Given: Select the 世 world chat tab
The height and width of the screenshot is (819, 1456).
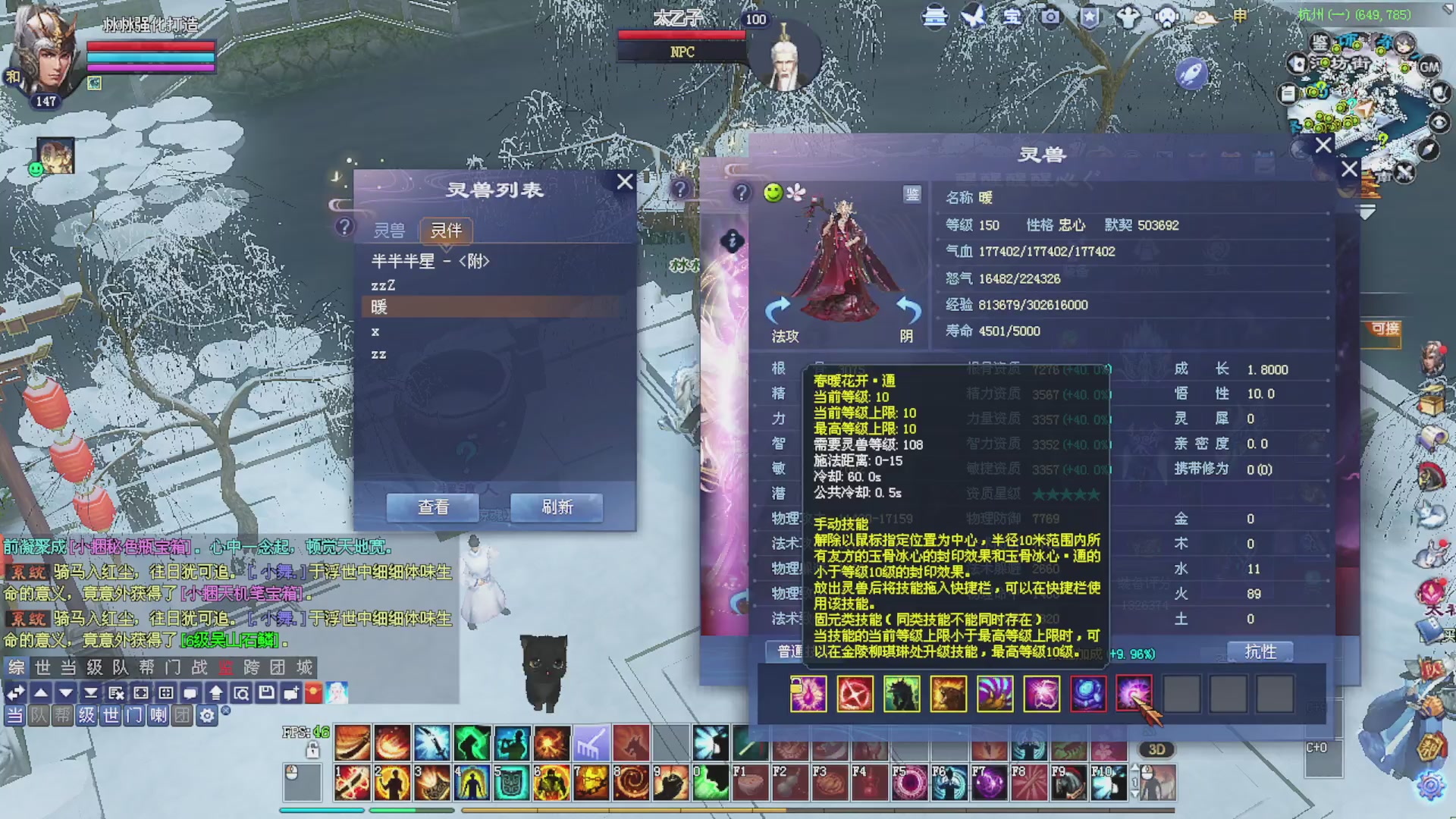Looking at the screenshot, I should 42,668.
